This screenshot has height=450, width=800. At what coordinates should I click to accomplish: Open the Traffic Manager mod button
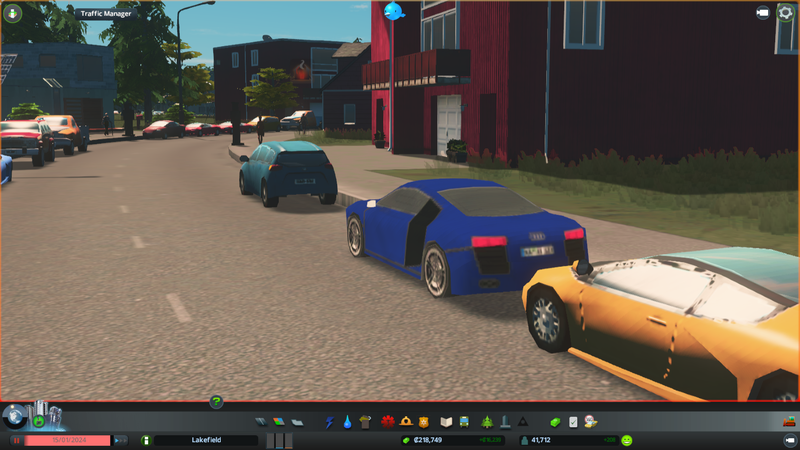coord(15,13)
